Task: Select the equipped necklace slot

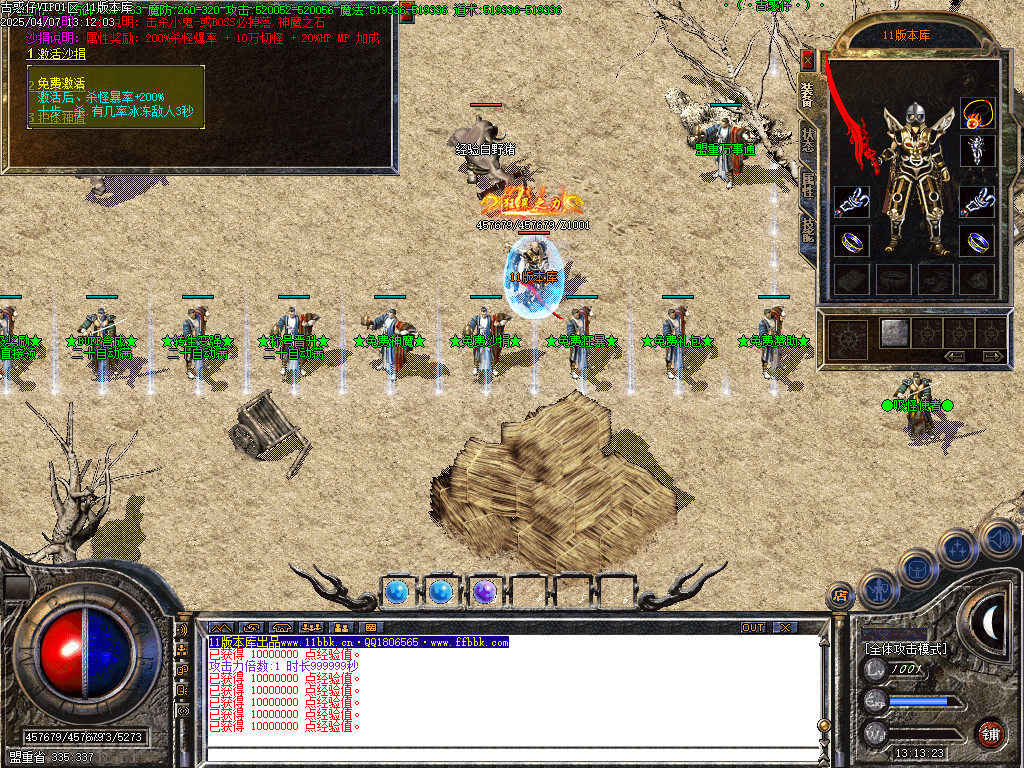Action: tap(977, 113)
